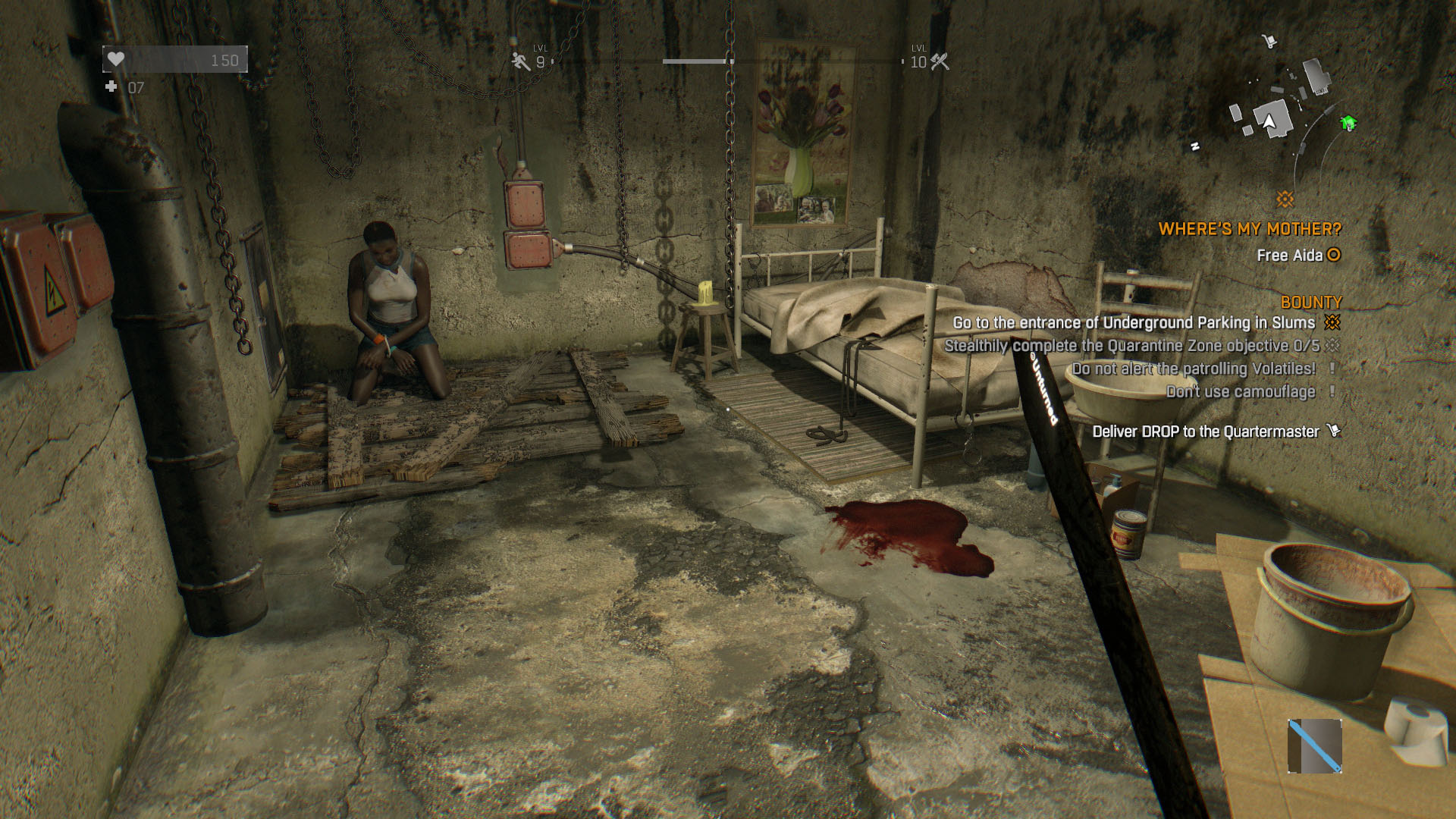Open the Bounty header
The image size is (1456, 819).
click(x=1310, y=302)
